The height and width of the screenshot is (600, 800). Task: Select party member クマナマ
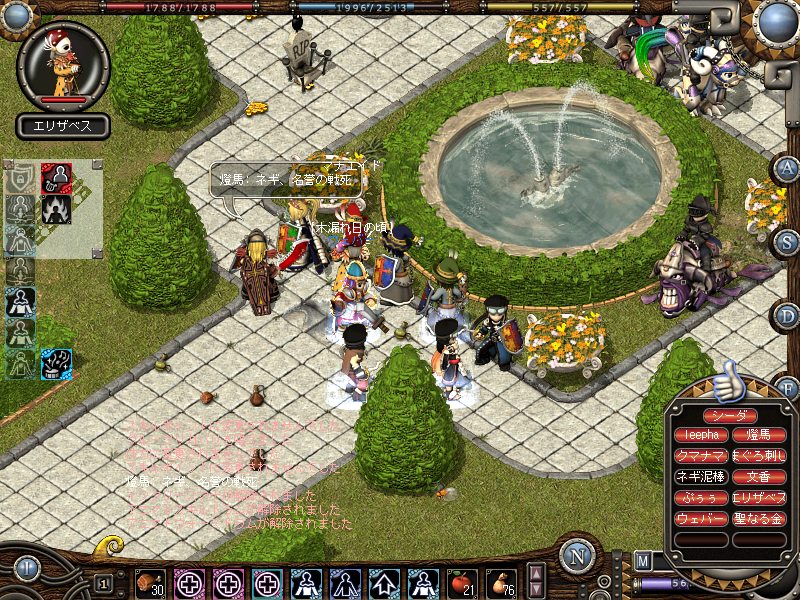point(701,456)
